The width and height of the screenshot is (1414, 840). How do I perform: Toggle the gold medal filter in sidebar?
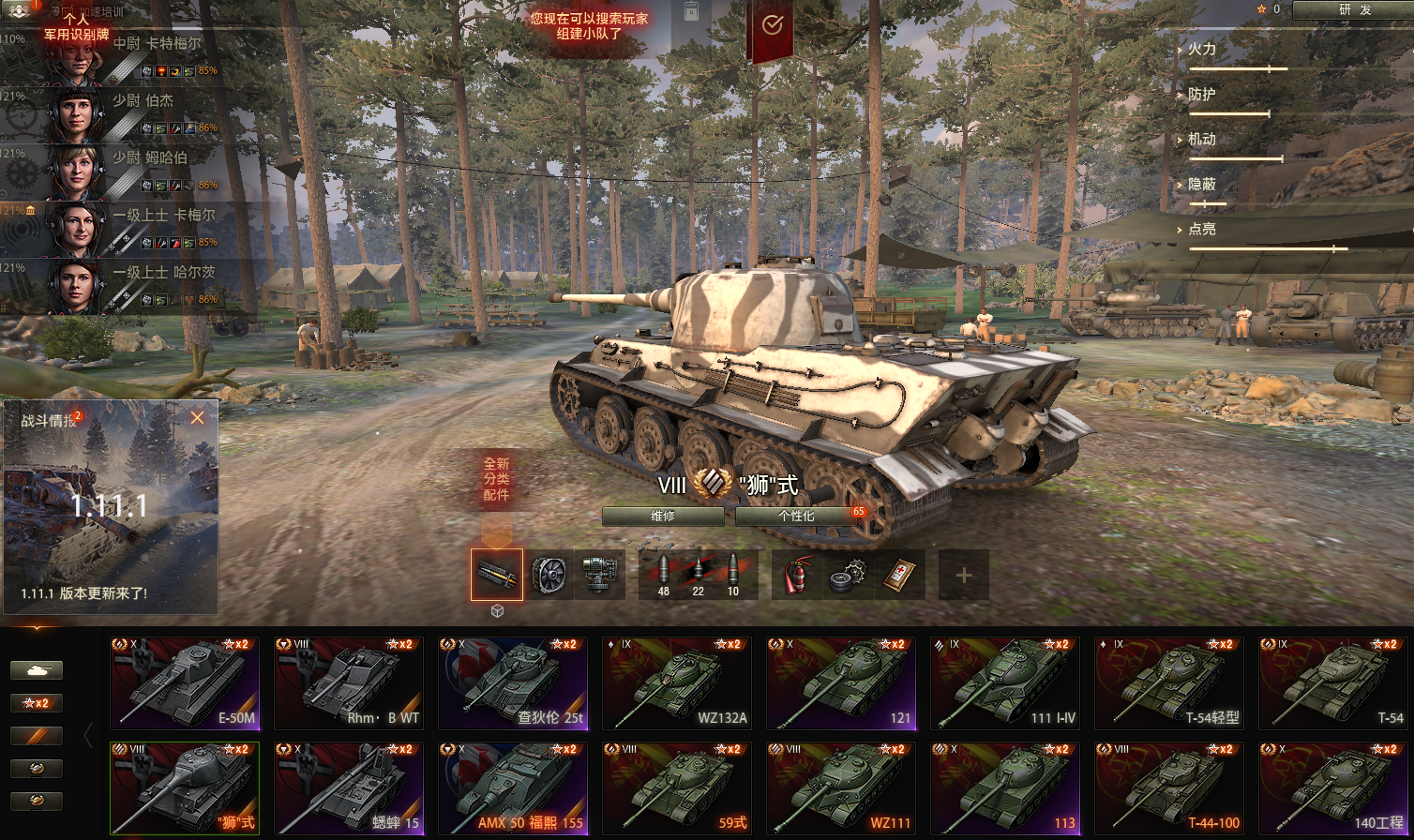click(37, 802)
